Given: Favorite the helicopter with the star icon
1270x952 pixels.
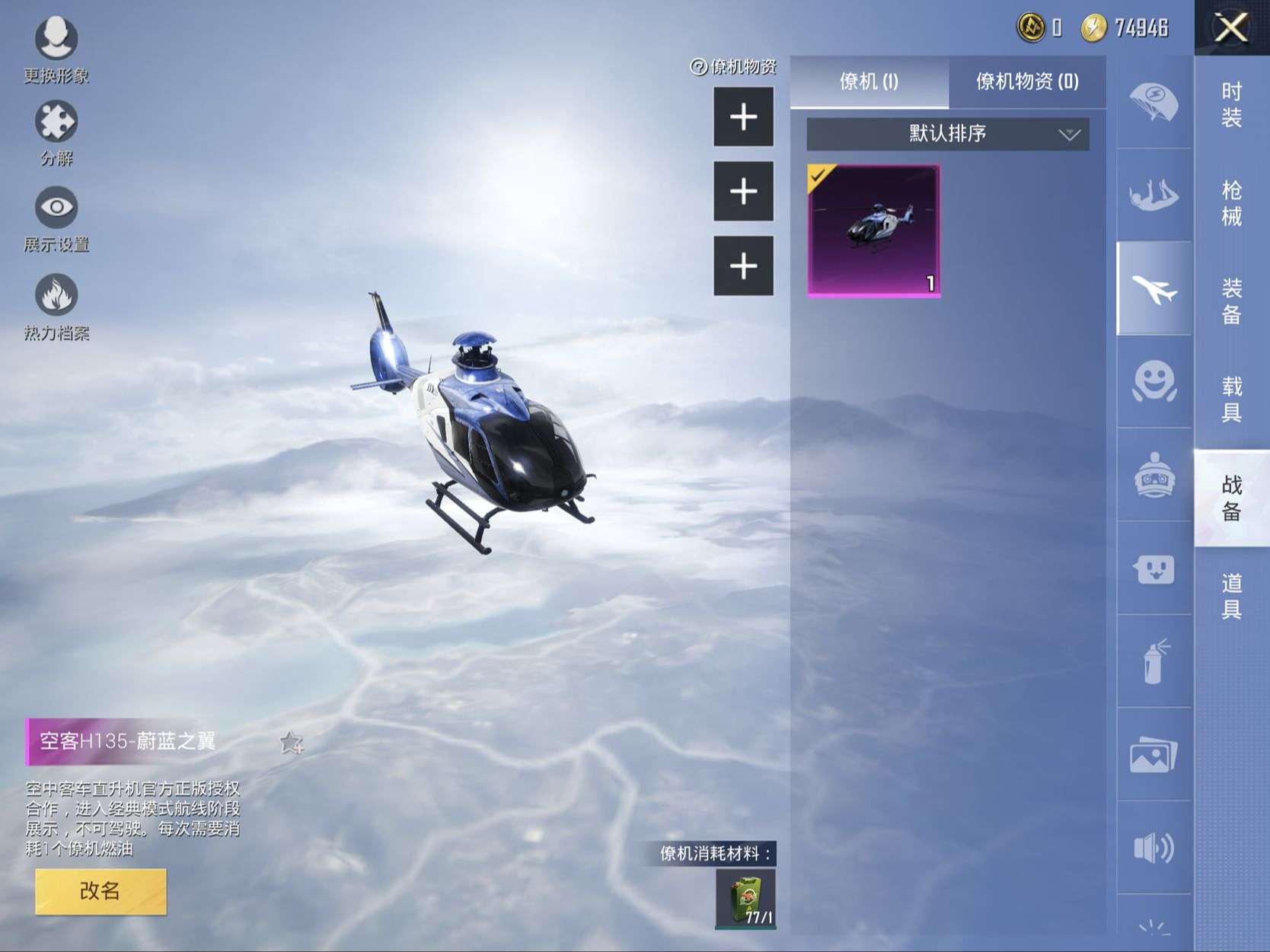Looking at the screenshot, I should point(291,742).
